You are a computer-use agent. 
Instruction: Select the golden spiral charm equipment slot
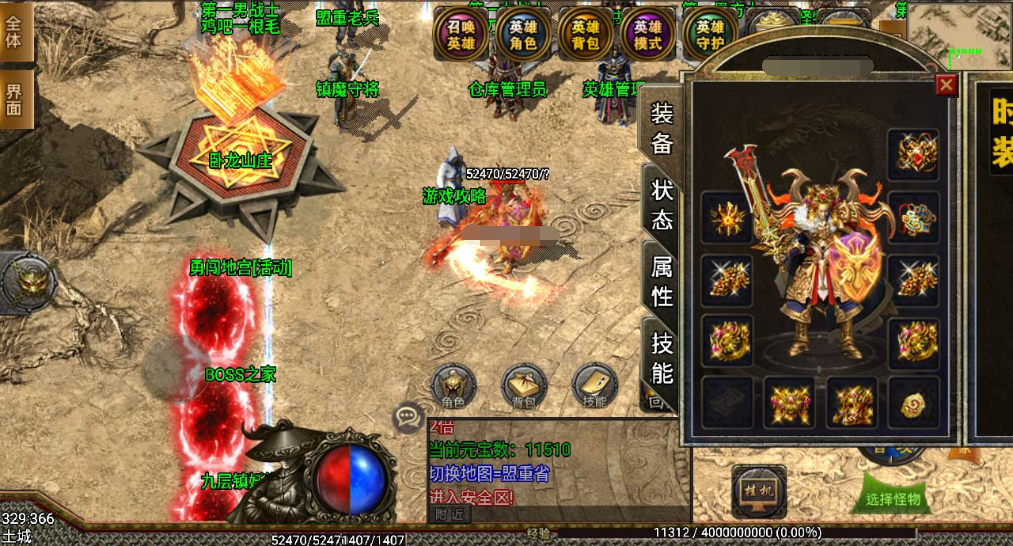[x=913, y=402]
